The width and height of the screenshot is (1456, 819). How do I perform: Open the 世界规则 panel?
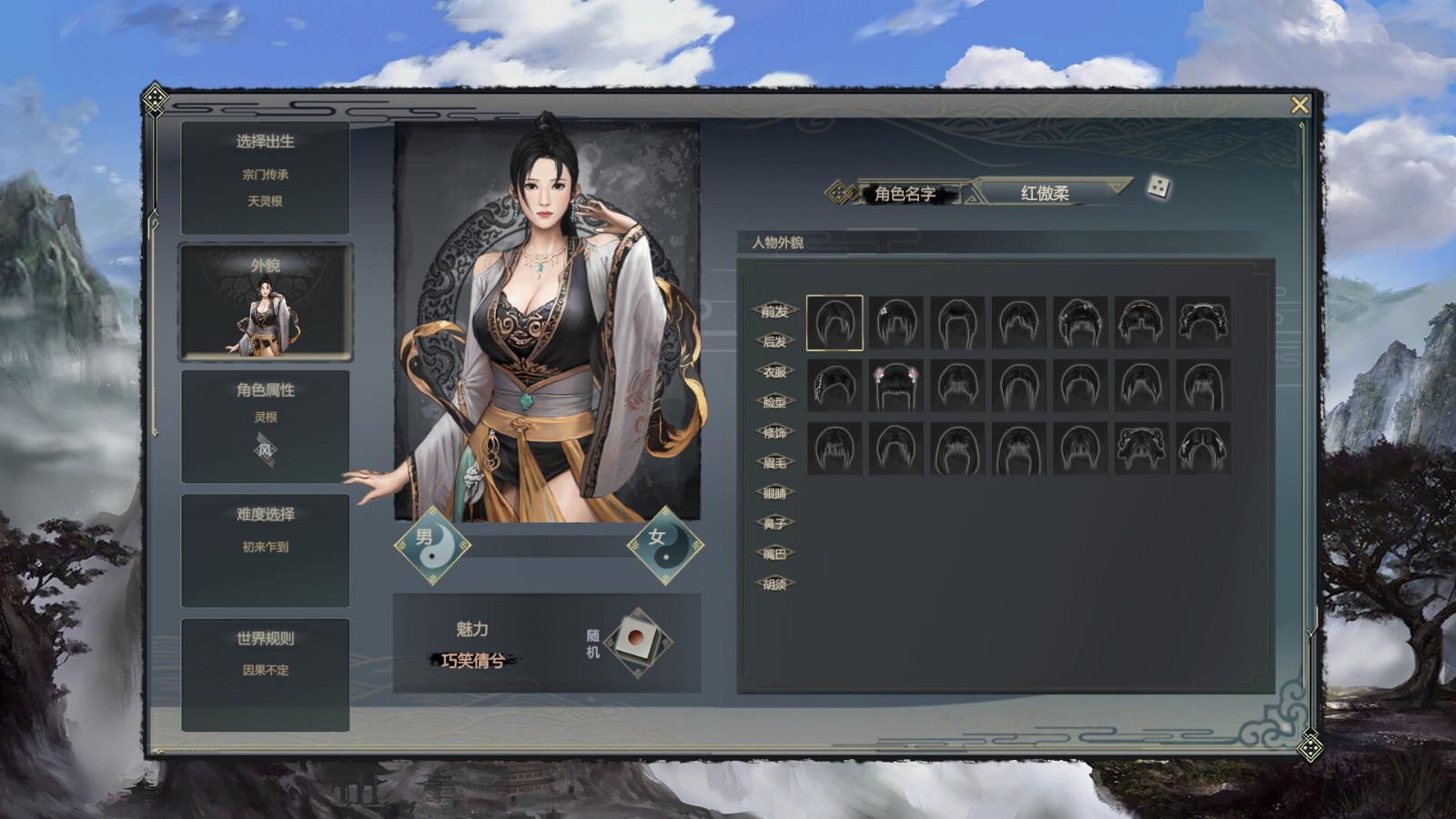coord(264,637)
